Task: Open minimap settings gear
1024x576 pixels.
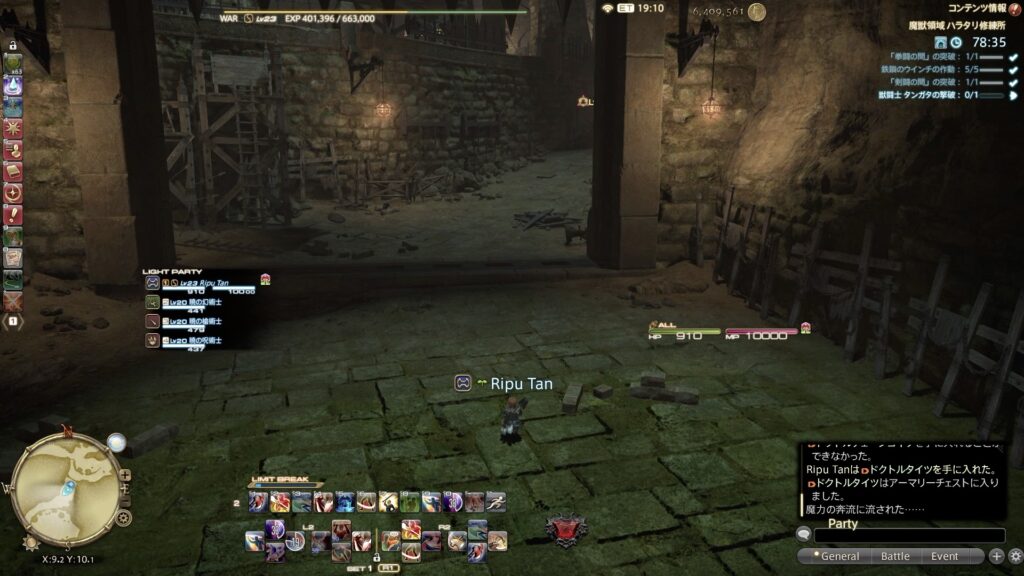Action: tap(123, 517)
